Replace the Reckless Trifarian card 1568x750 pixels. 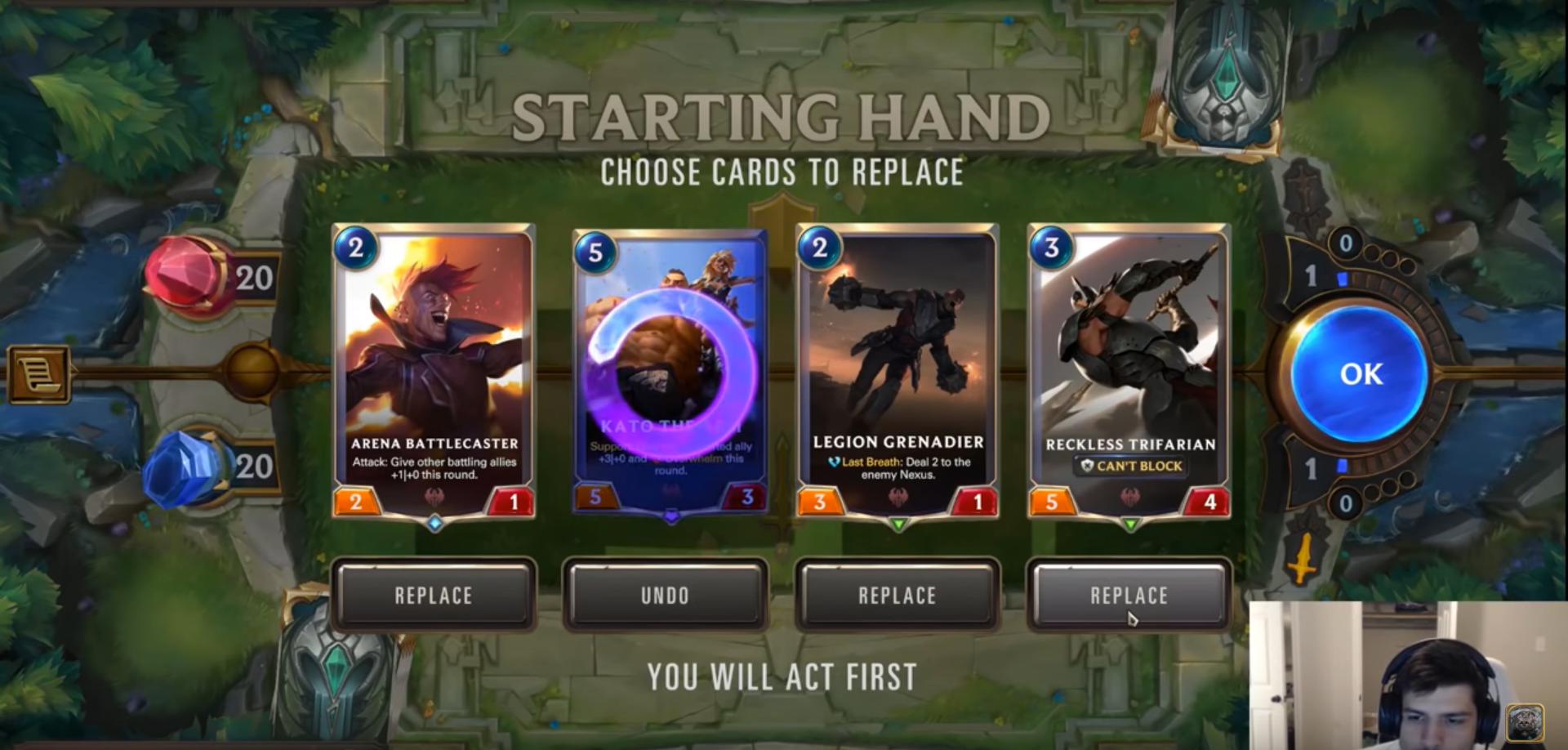tap(1129, 596)
